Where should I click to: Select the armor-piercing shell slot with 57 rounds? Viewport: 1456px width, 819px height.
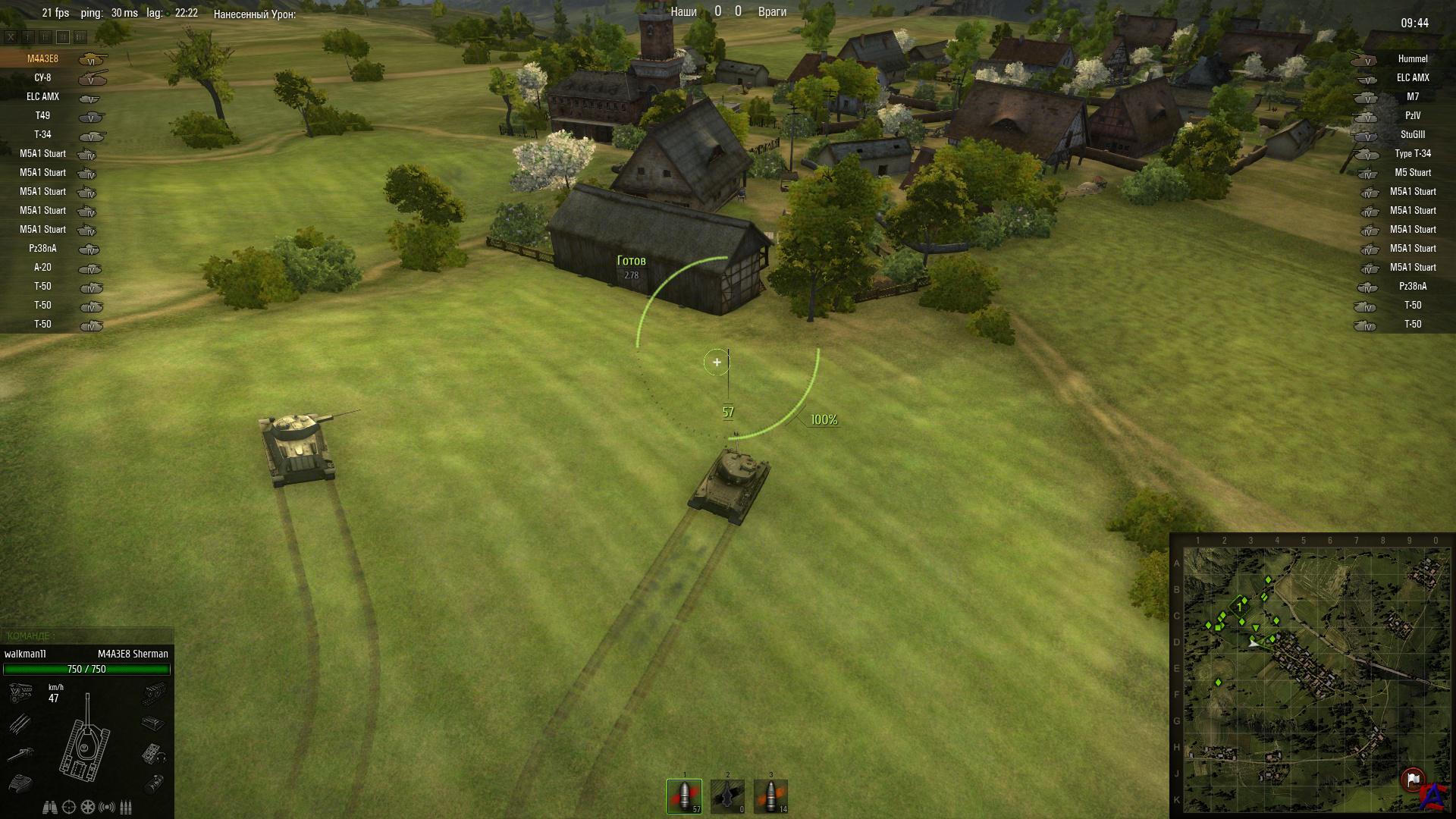(684, 795)
